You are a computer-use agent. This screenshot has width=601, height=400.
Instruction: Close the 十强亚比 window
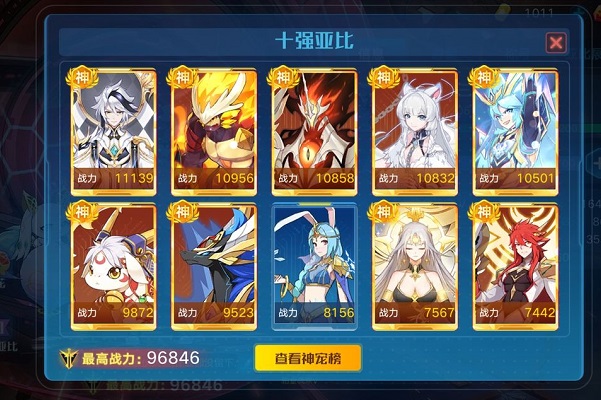(x=556, y=42)
